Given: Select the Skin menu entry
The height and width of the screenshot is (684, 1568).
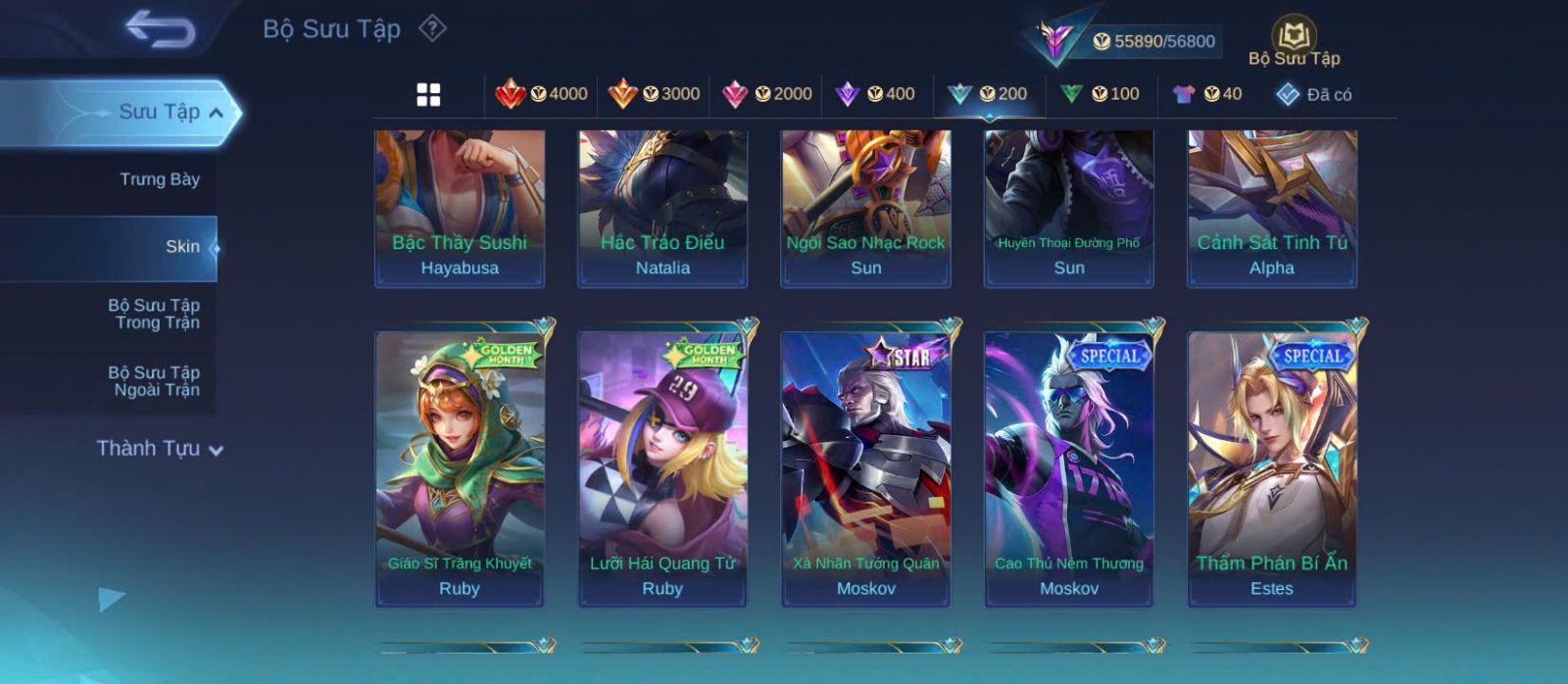Looking at the screenshot, I should (x=181, y=247).
